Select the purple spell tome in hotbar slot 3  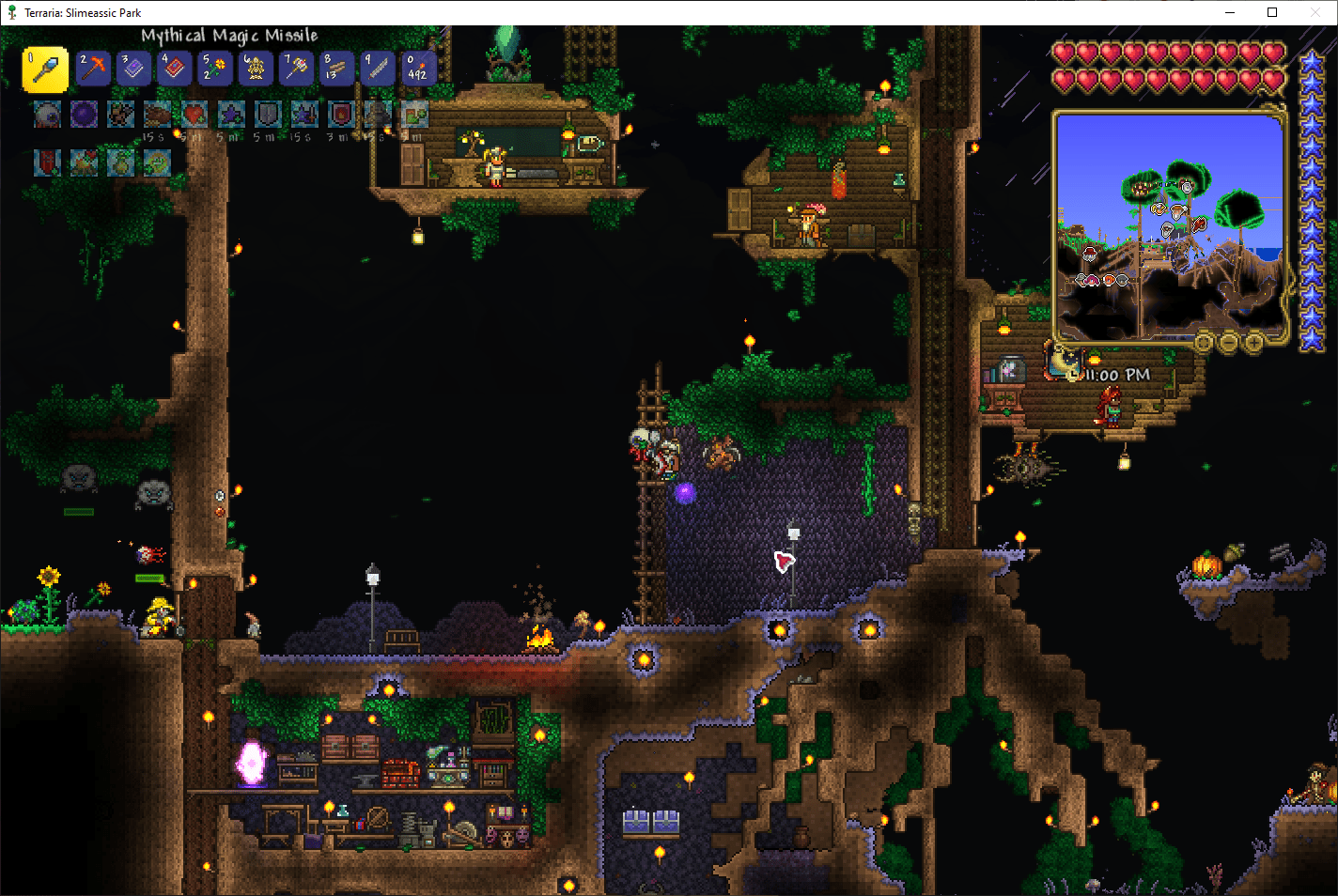[132, 69]
